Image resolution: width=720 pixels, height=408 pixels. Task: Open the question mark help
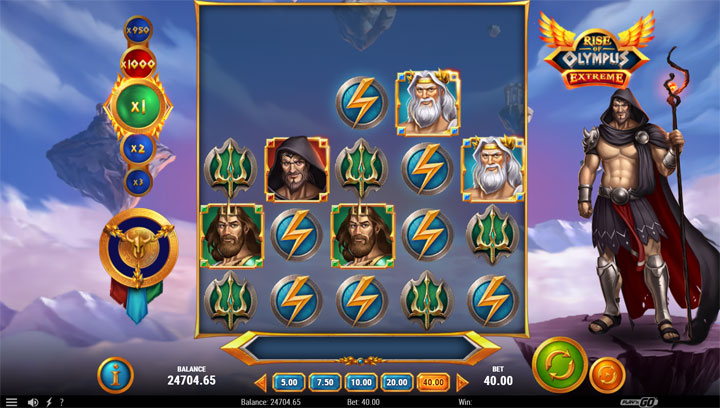[62, 402]
